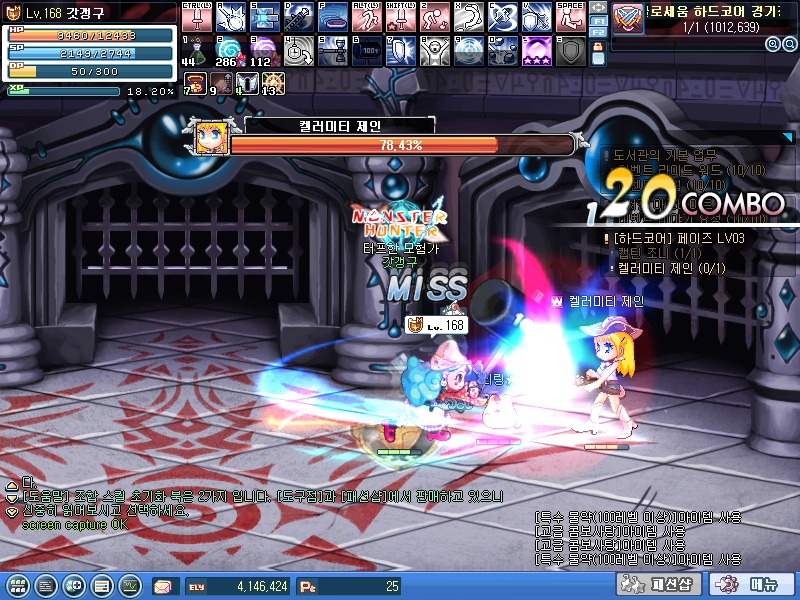Click the player portrait icon beside Lv.168
The image size is (800, 600).
pos(14,12)
